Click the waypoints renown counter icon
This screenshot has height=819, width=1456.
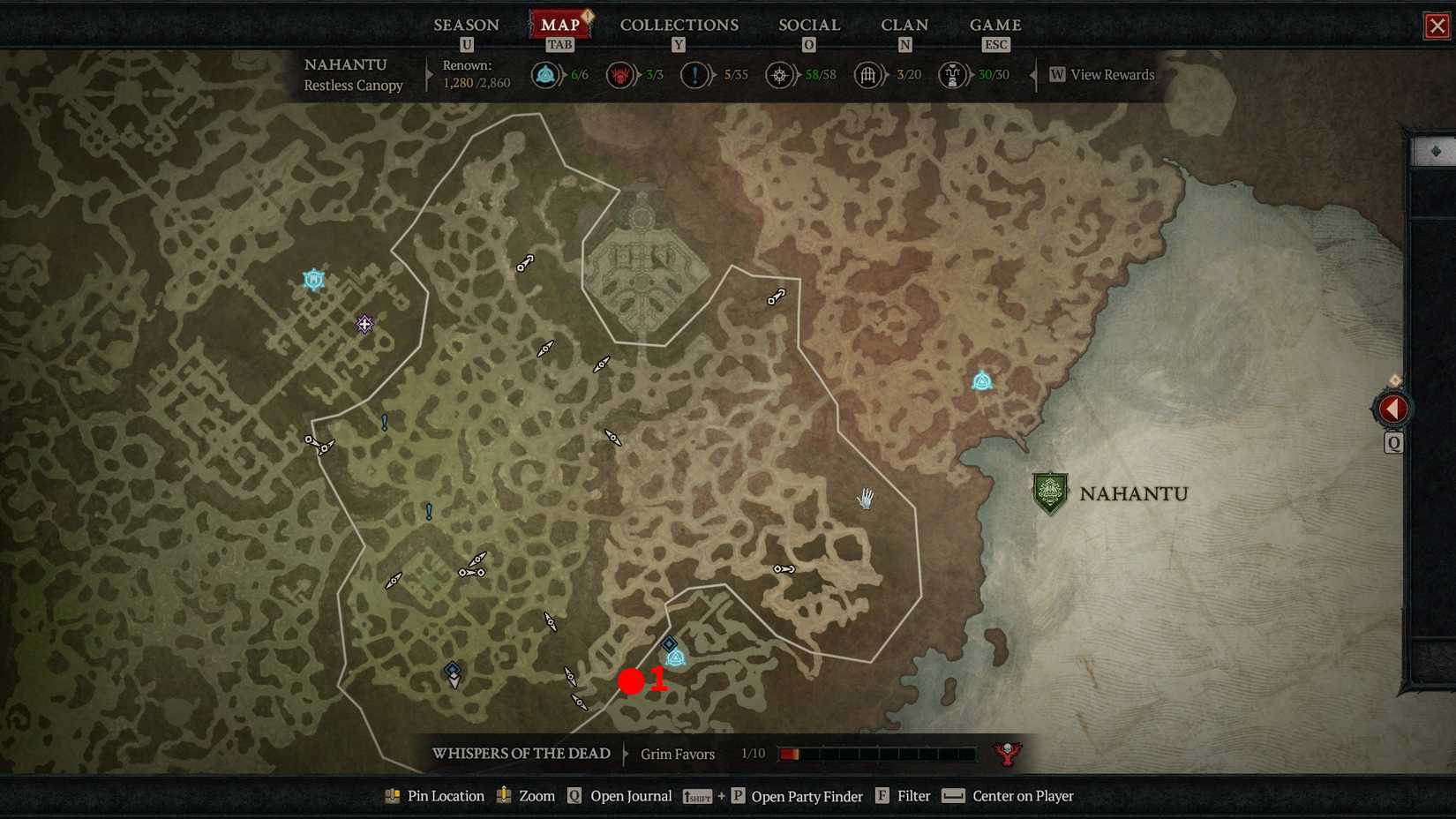[544, 75]
